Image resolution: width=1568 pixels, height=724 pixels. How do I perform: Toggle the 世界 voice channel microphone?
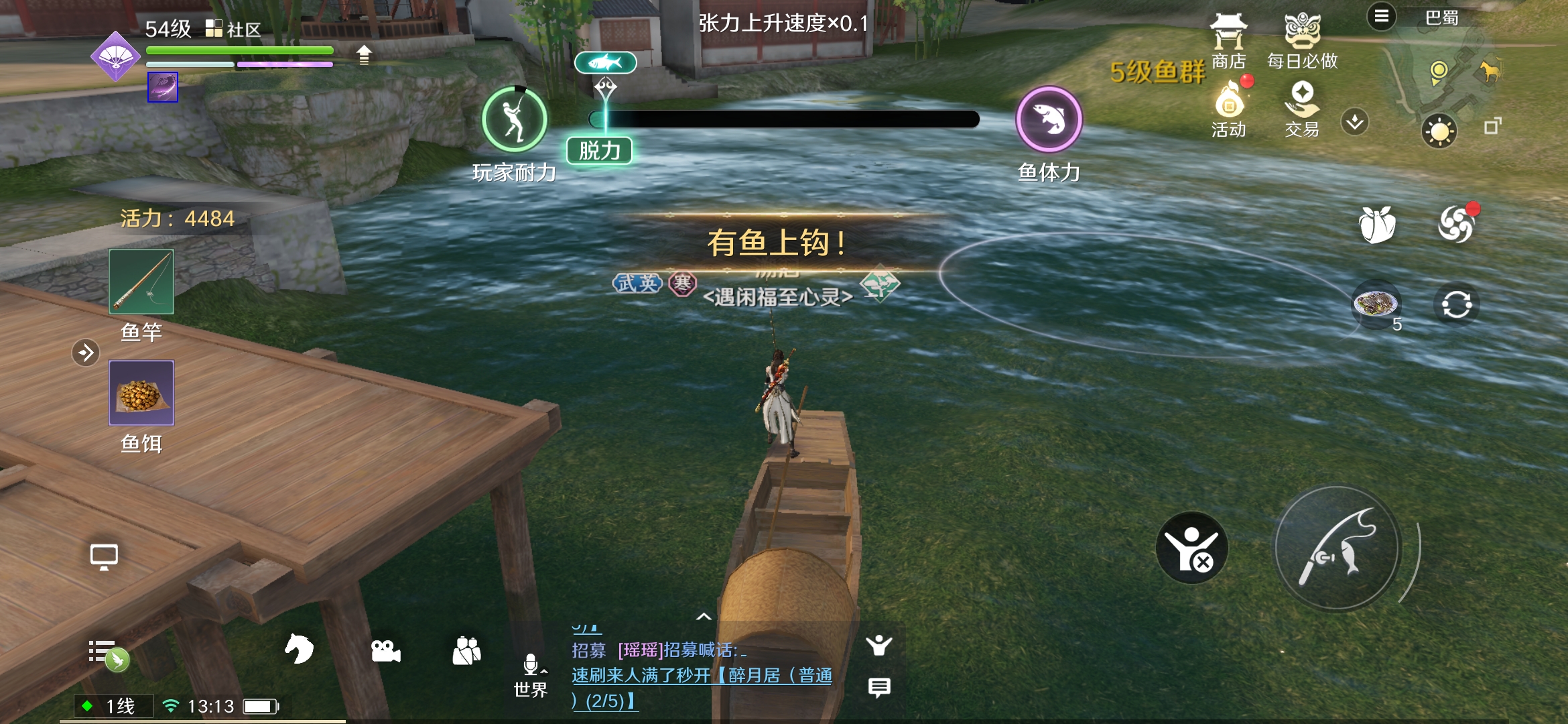(531, 666)
